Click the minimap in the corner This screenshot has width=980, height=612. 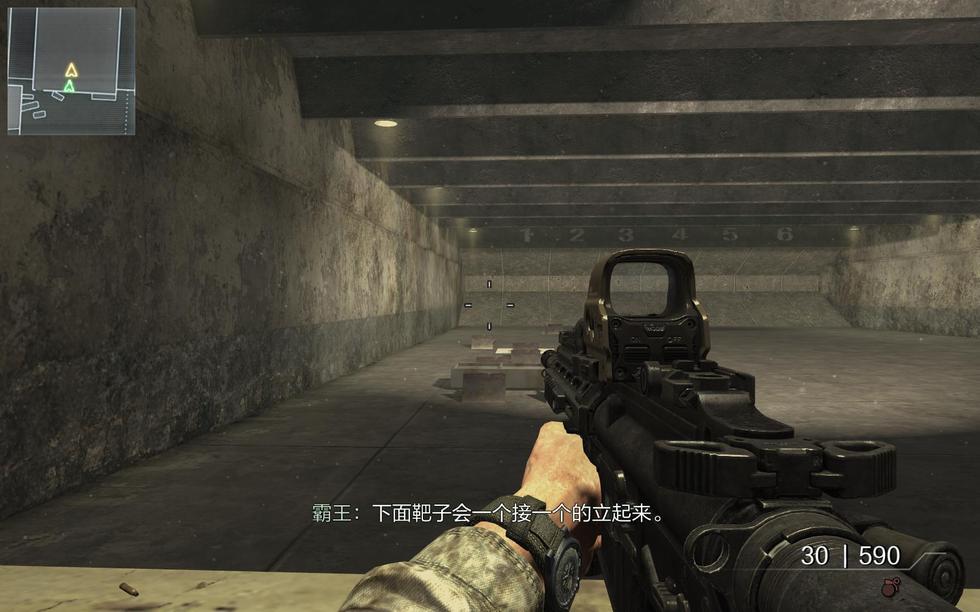coord(71,71)
